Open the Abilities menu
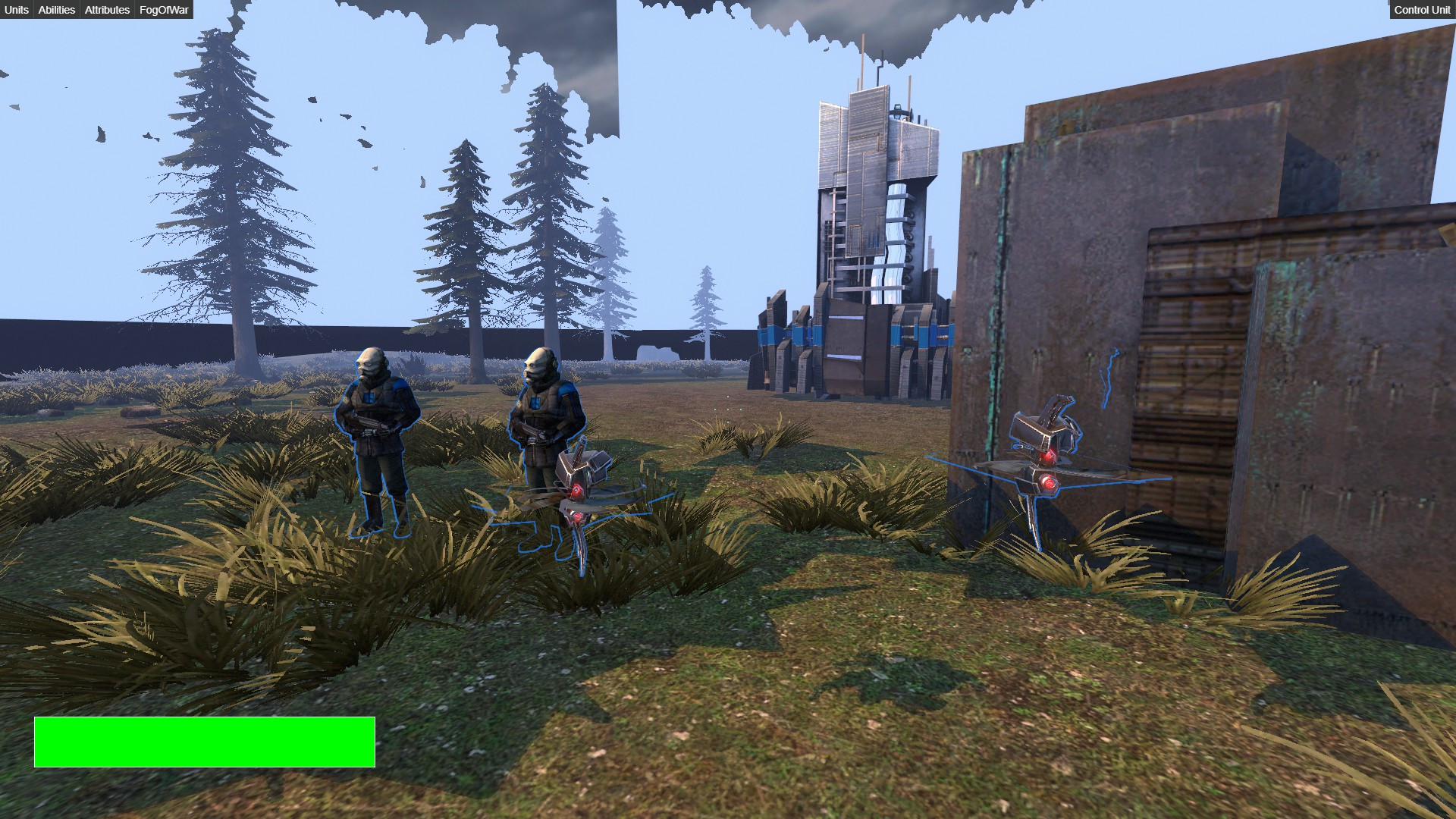Image resolution: width=1456 pixels, height=819 pixels. (x=56, y=10)
